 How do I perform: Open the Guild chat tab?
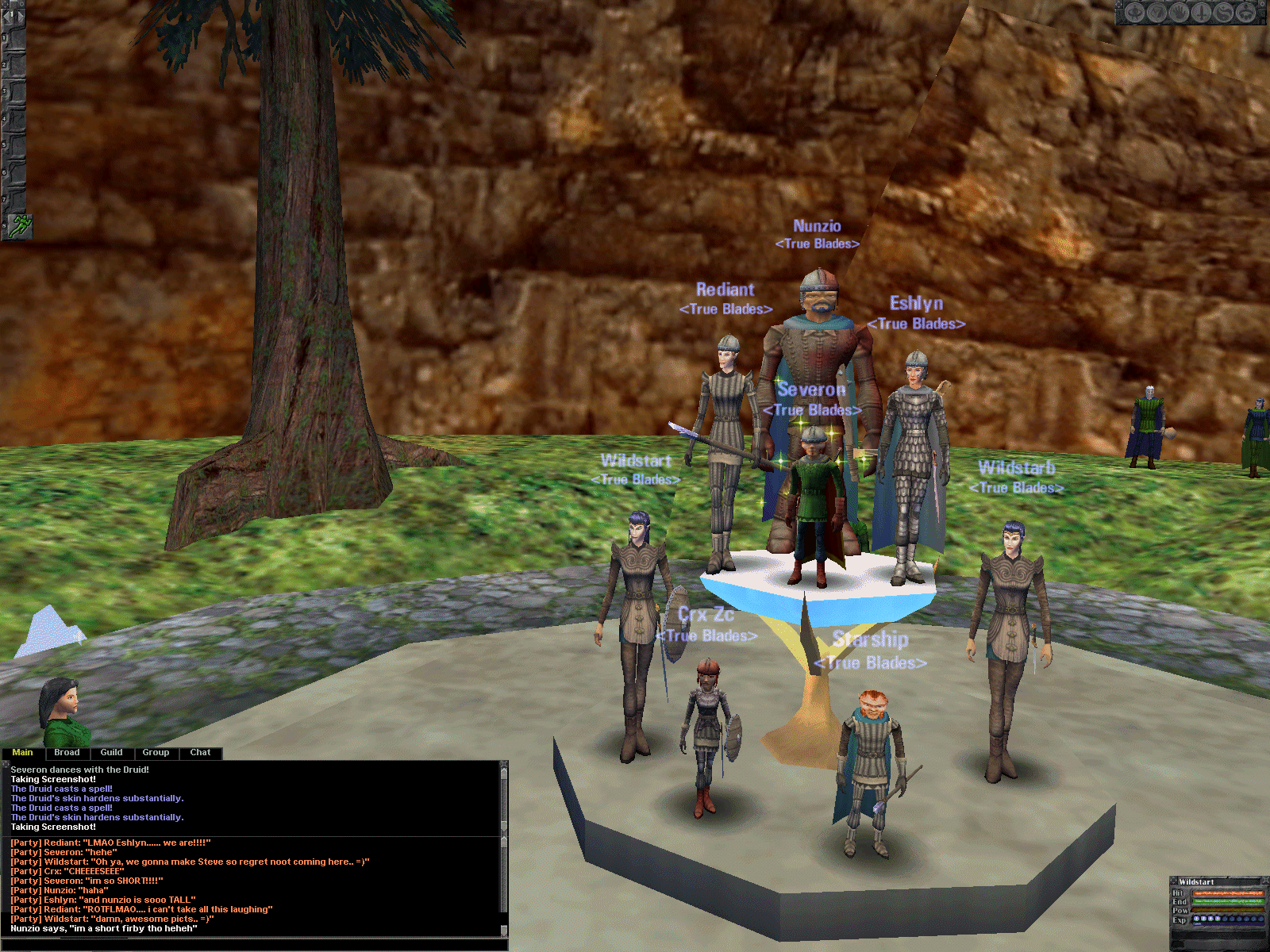pos(111,752)
